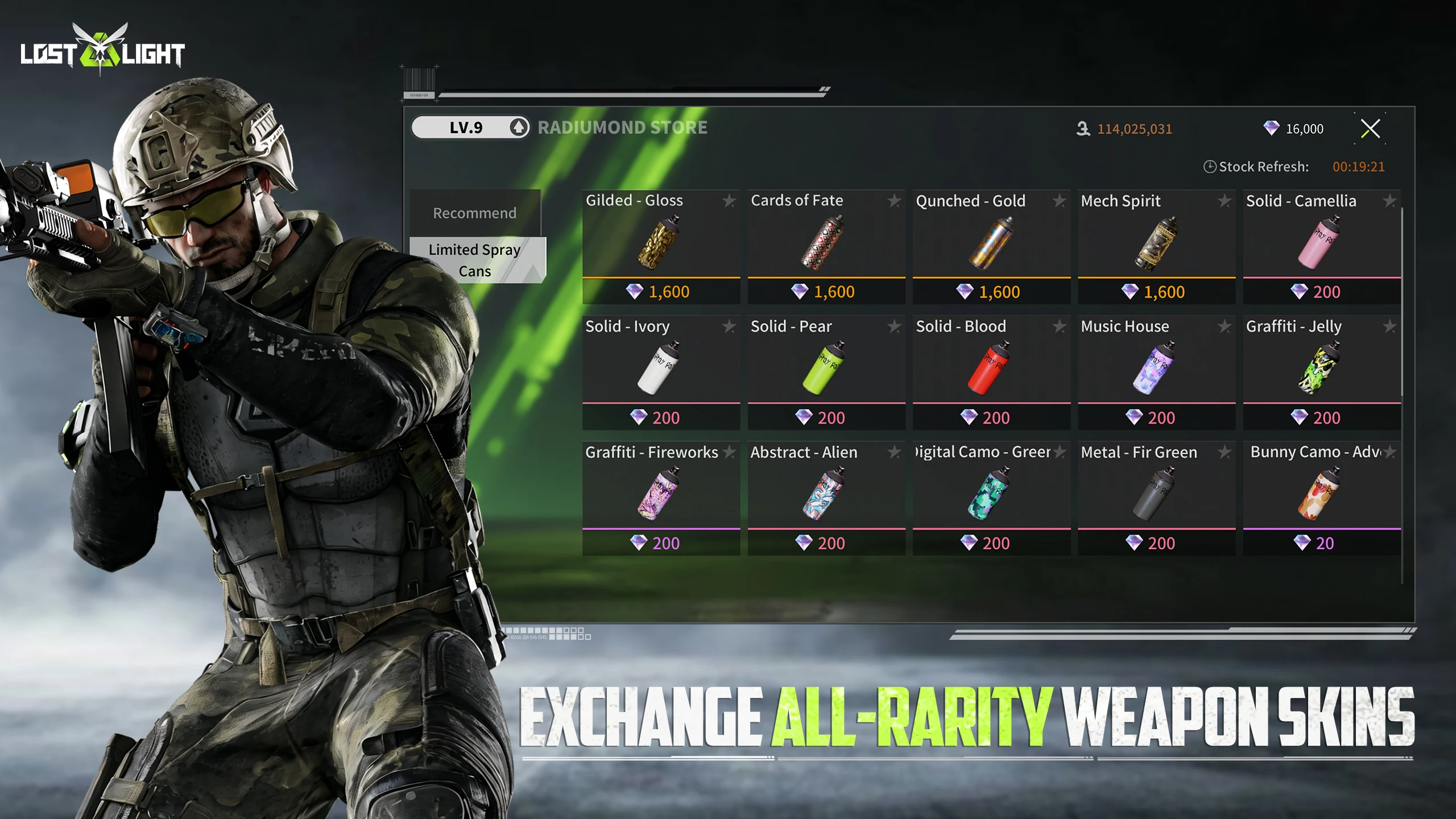The width and height of the screenshot is (1456, 819).
Task: Close the Radiumond Store window
Action: coord(1370,129)
